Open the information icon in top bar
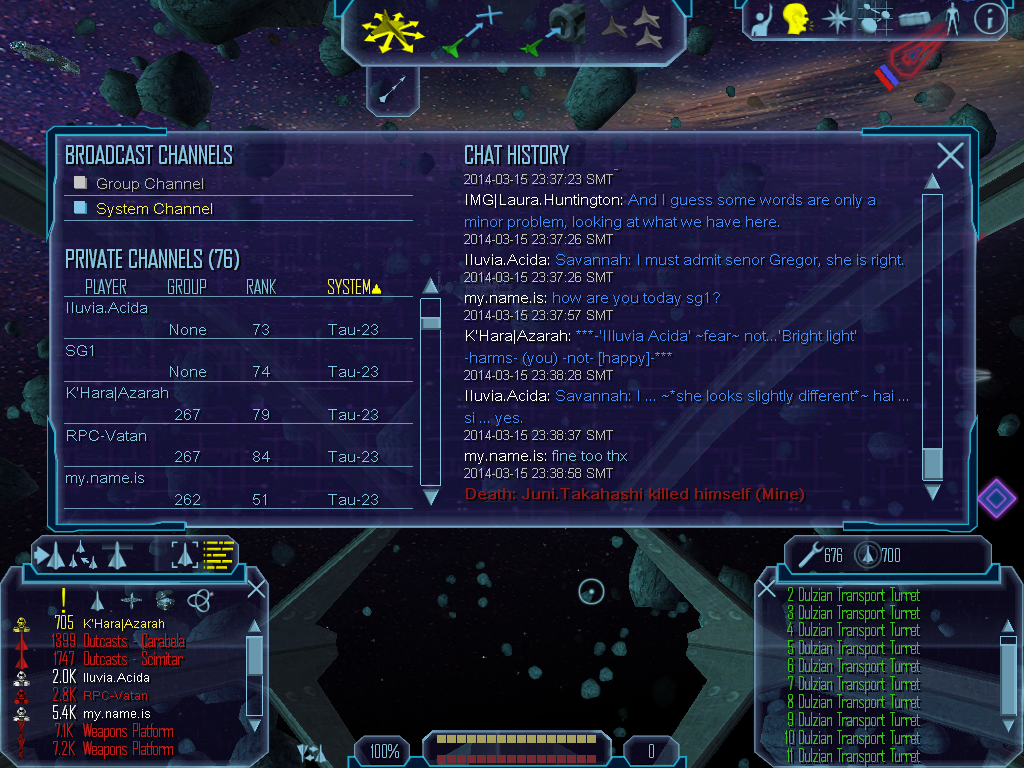 (989, 18)
